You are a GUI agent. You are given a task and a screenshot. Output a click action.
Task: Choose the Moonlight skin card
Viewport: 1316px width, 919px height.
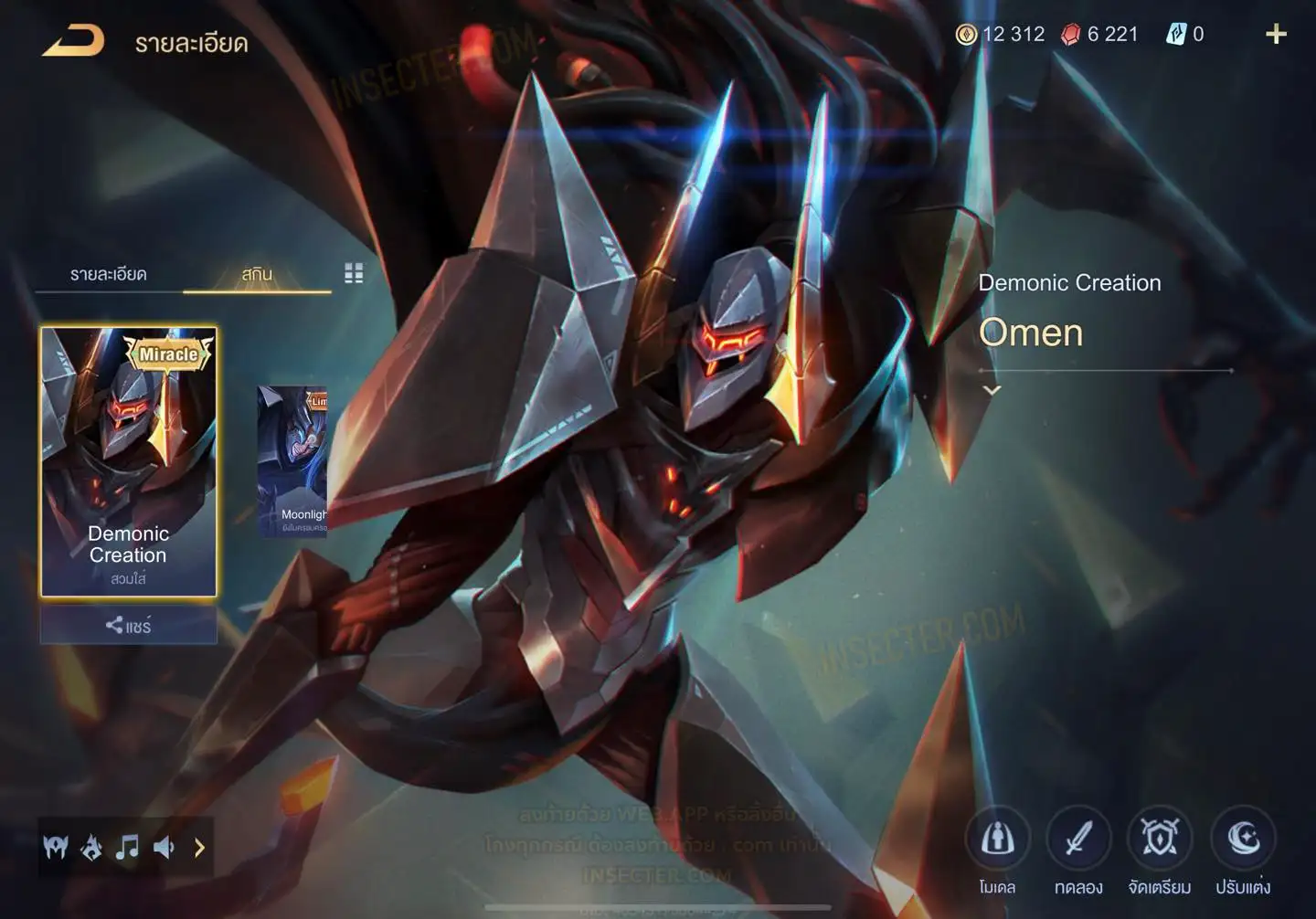coord(292,461)
